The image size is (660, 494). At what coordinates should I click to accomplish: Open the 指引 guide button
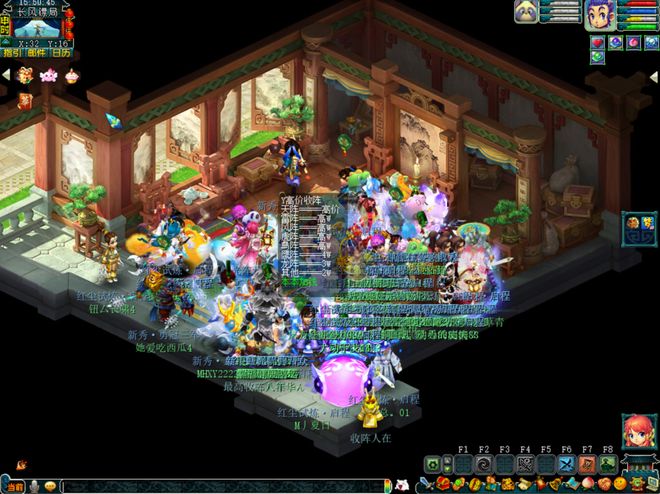pyautogui.click(x=11, y=54)
